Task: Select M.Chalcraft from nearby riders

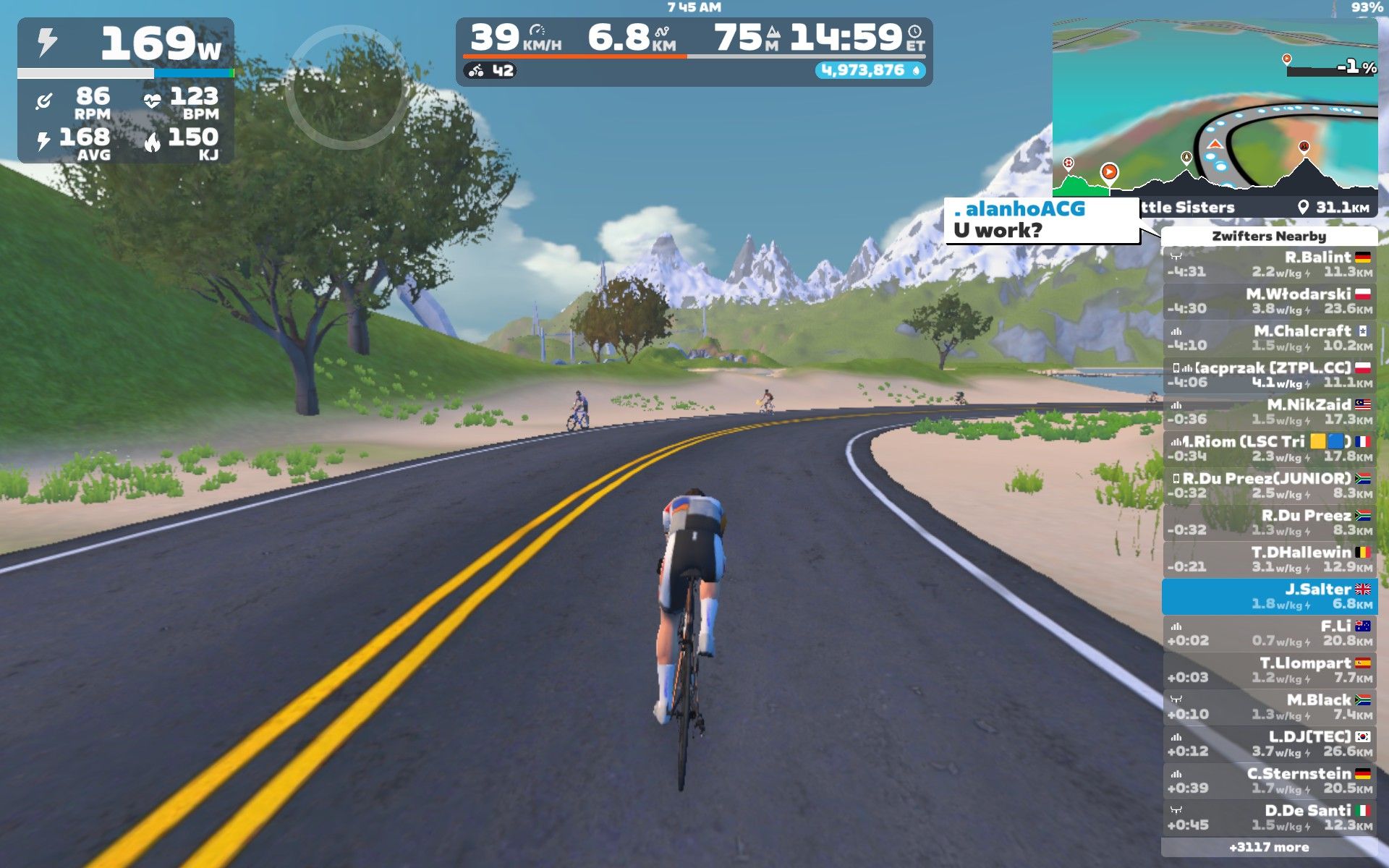Action: click(1270, 339)
